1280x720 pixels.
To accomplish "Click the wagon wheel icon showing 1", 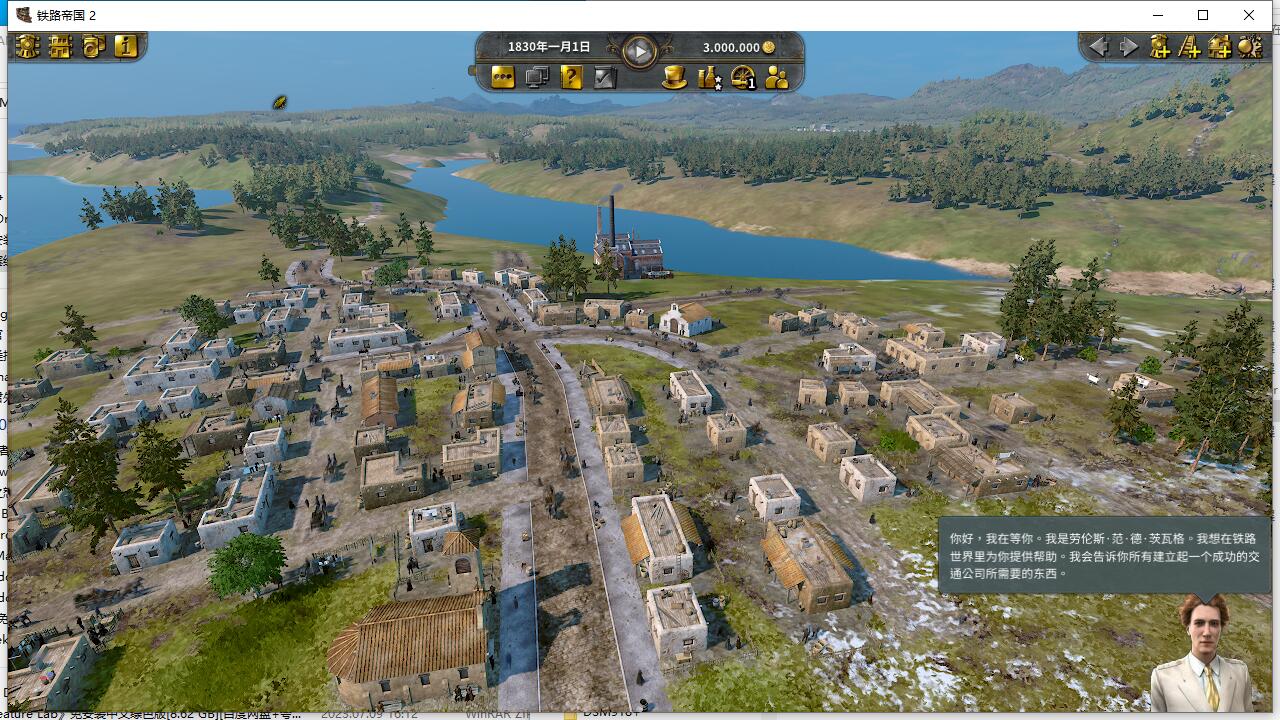I will [x=743, y=77].
